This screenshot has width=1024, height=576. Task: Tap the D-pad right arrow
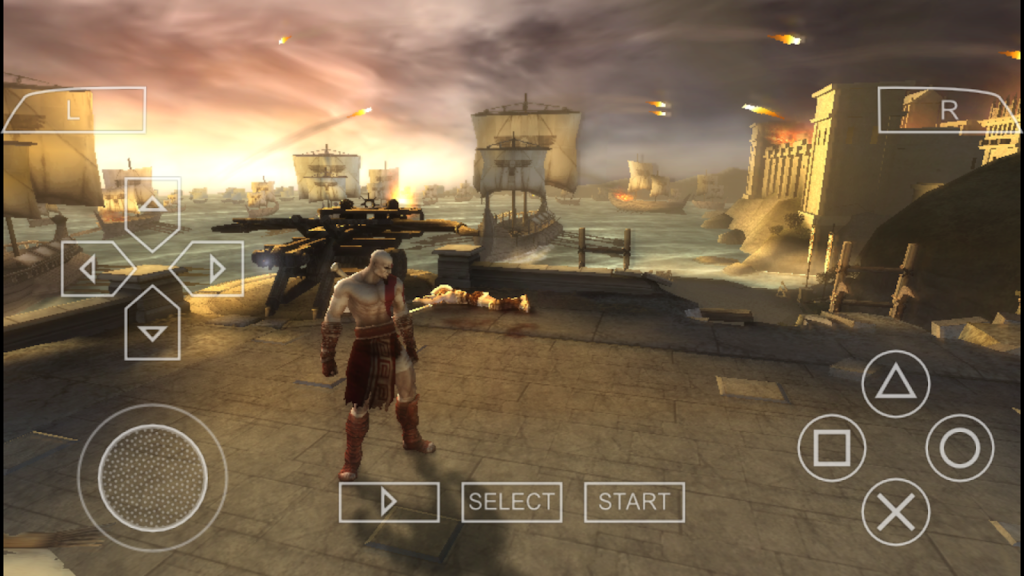pos(212,268)
